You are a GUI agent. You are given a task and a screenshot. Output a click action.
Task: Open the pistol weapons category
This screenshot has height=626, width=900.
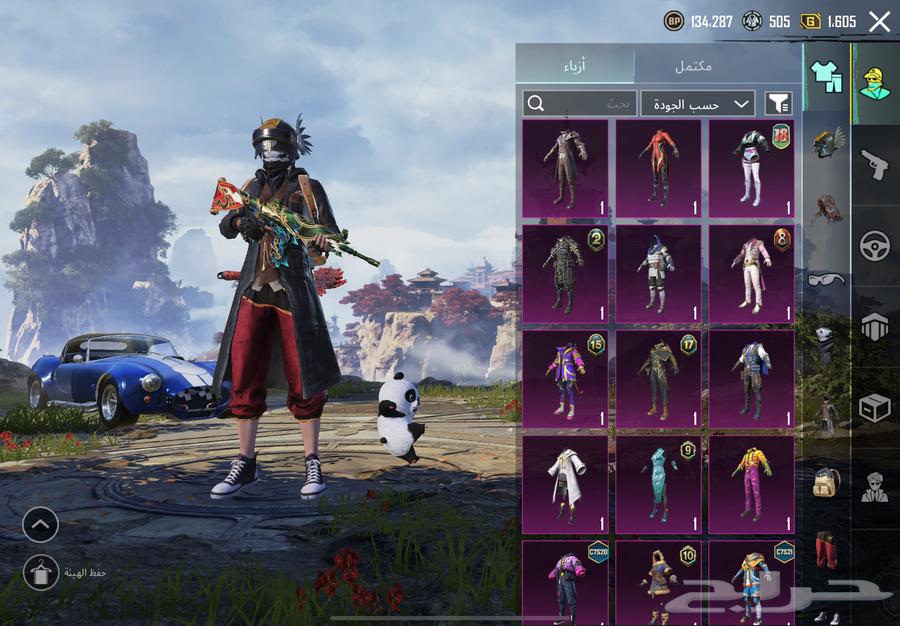pyautogui.click(x=875, y=165)
